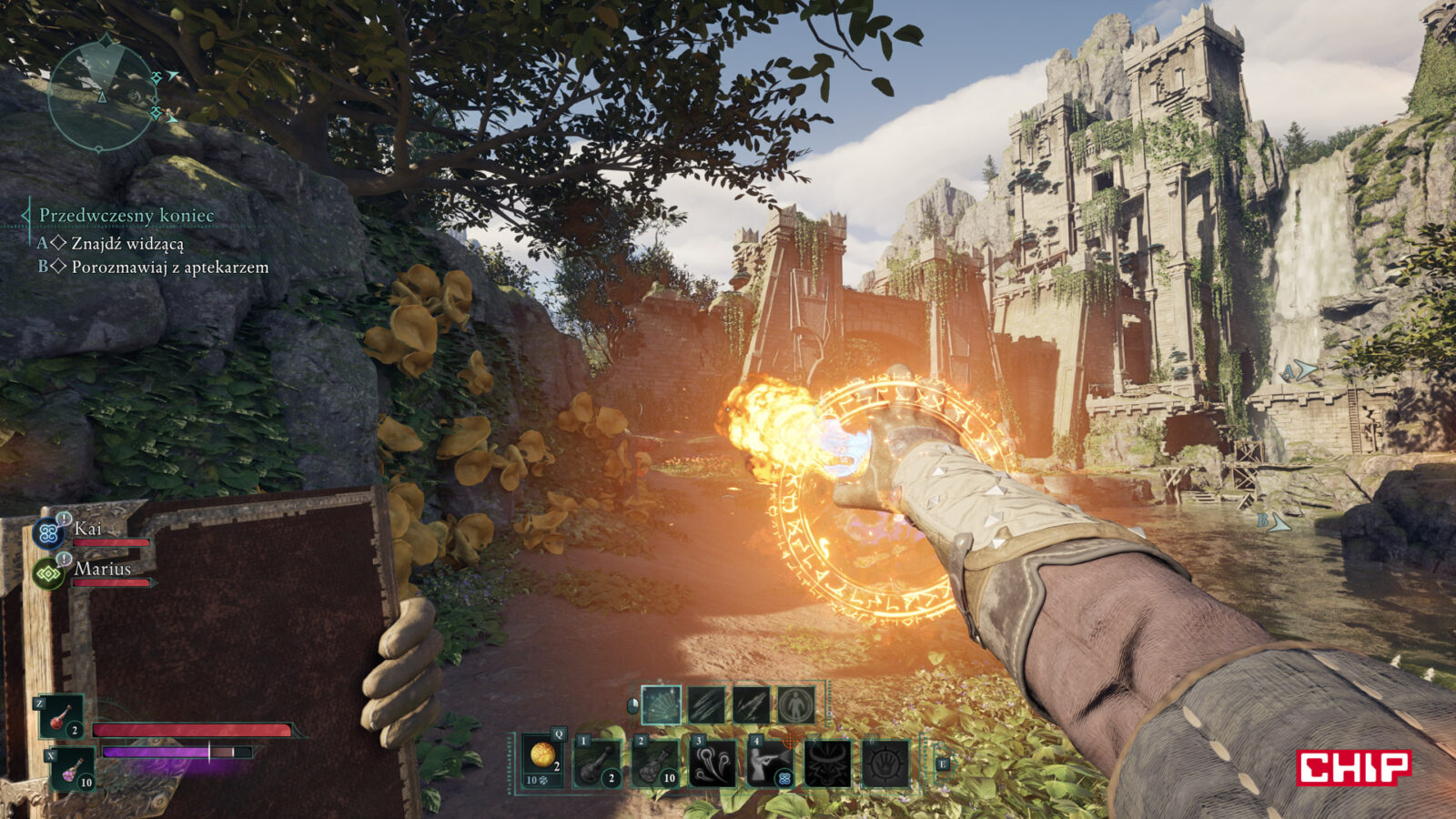Activate the swirling wisps ability
This screenshot has width=1456, height=819.
click(713, 762)
